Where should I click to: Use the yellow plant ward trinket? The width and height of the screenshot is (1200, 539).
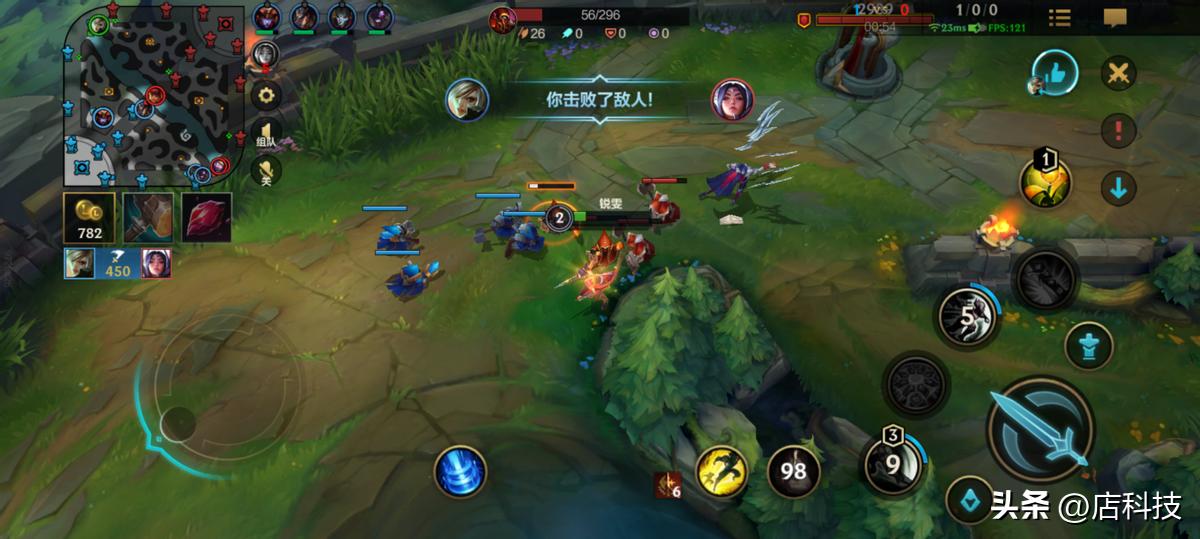point(1045,182)
